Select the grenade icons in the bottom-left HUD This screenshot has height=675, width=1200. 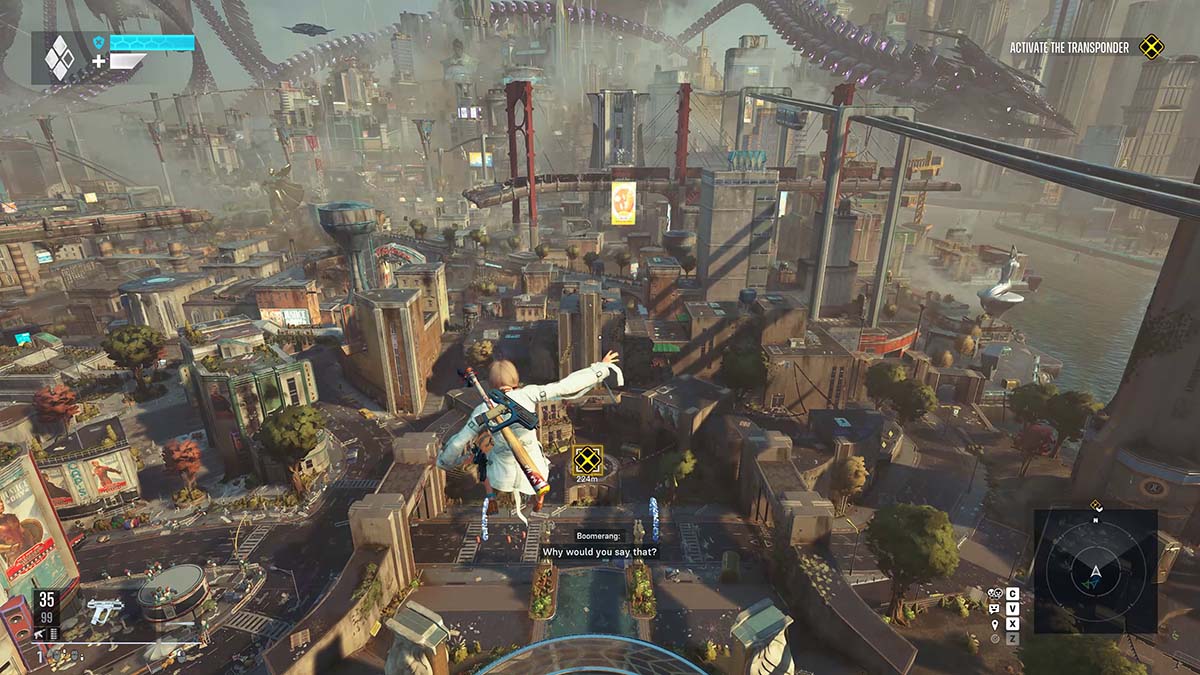(x=63, y=655)
